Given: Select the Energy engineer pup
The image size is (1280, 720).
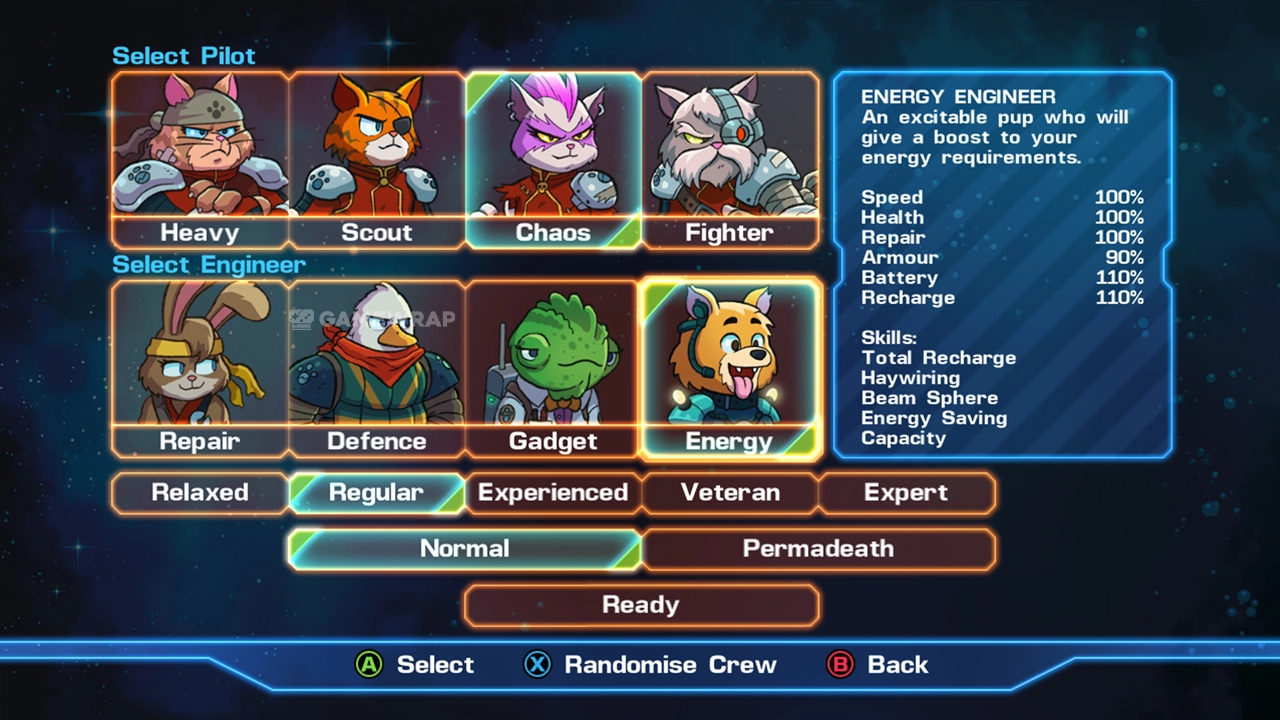Looking at the screenshot, I should coord(730,368).
